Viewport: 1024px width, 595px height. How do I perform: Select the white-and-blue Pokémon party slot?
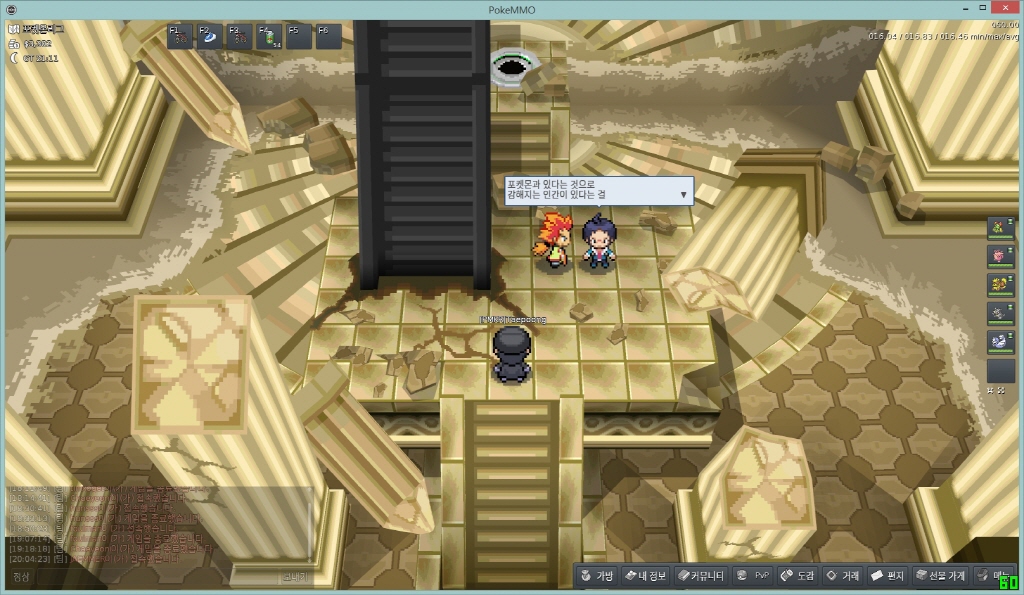[x=1000, y=342]
